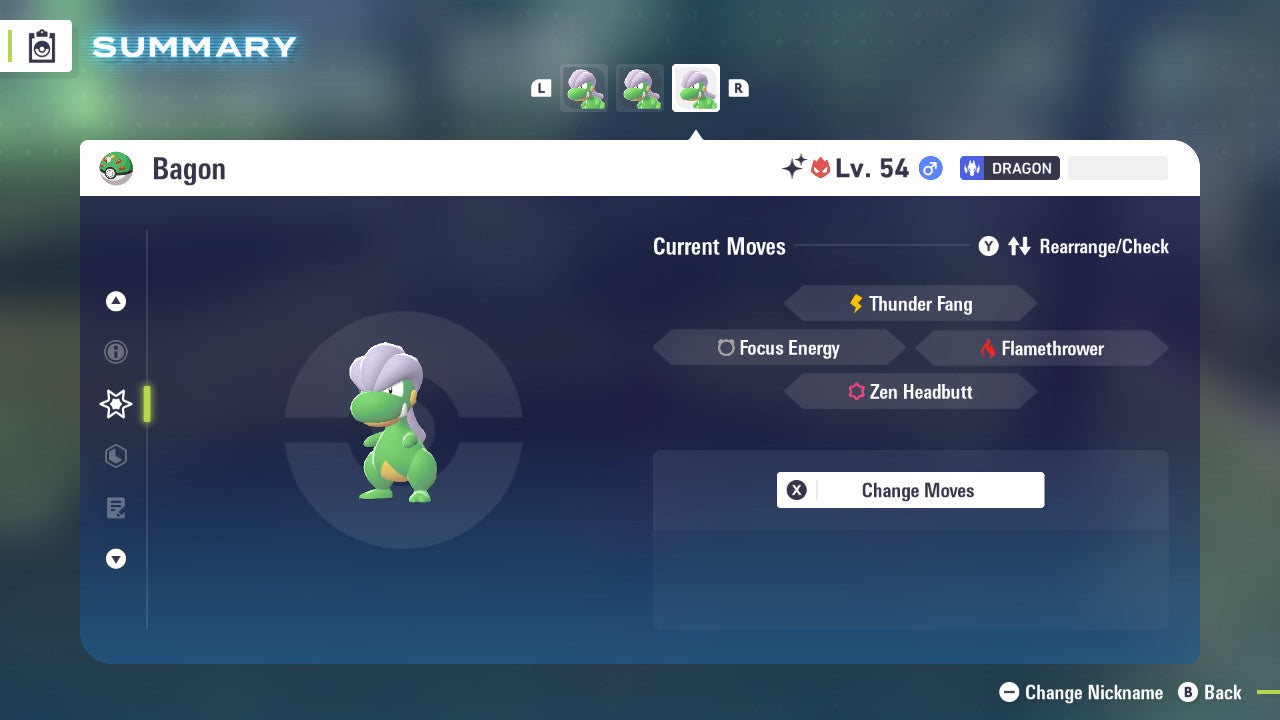Viewport: 1280px width, 720px height.
Task: Select the star-shaped moves sidebar icon
Action: click(x=116, y=404)
